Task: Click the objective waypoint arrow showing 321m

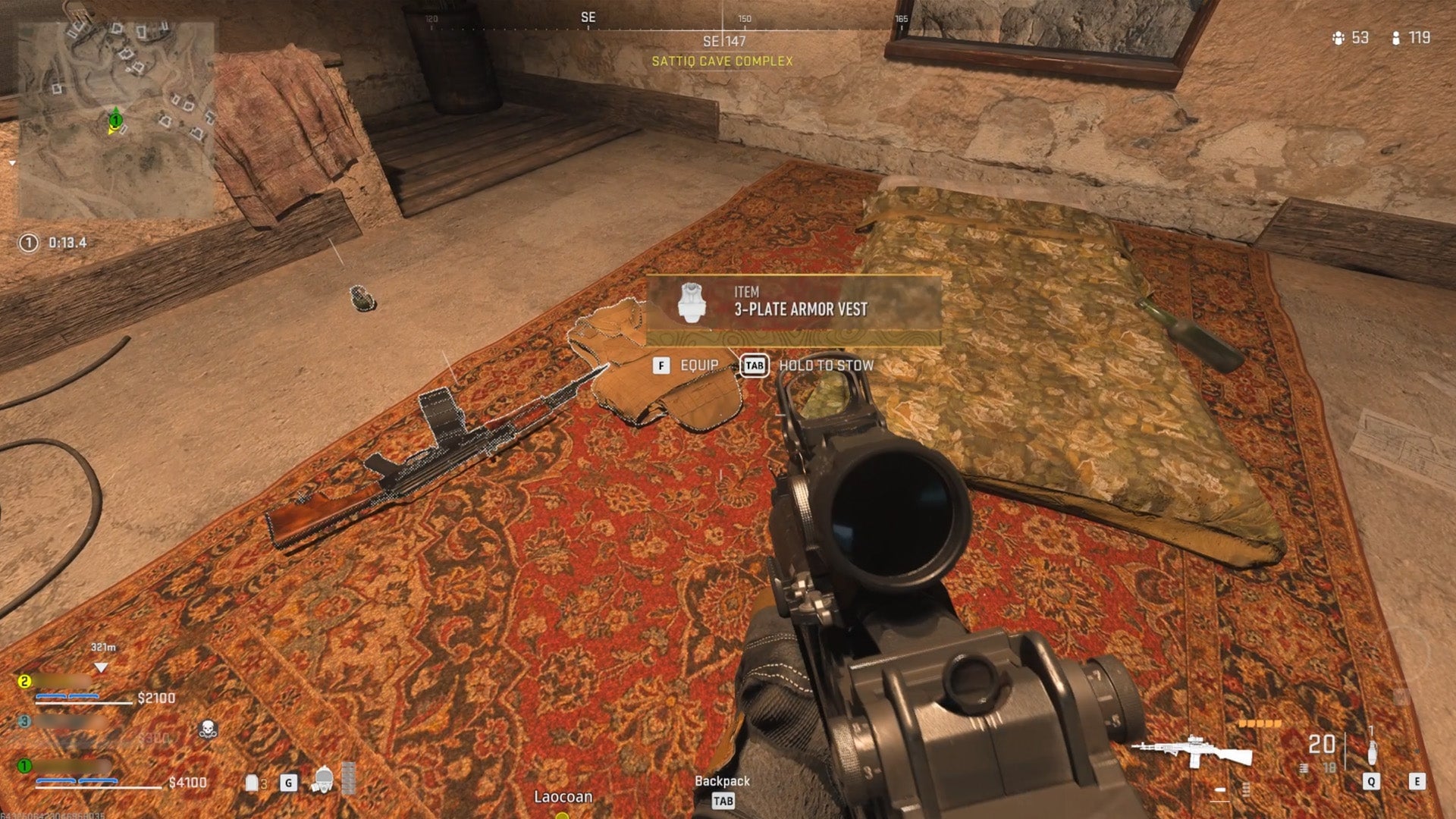Action: coord(101,667)
